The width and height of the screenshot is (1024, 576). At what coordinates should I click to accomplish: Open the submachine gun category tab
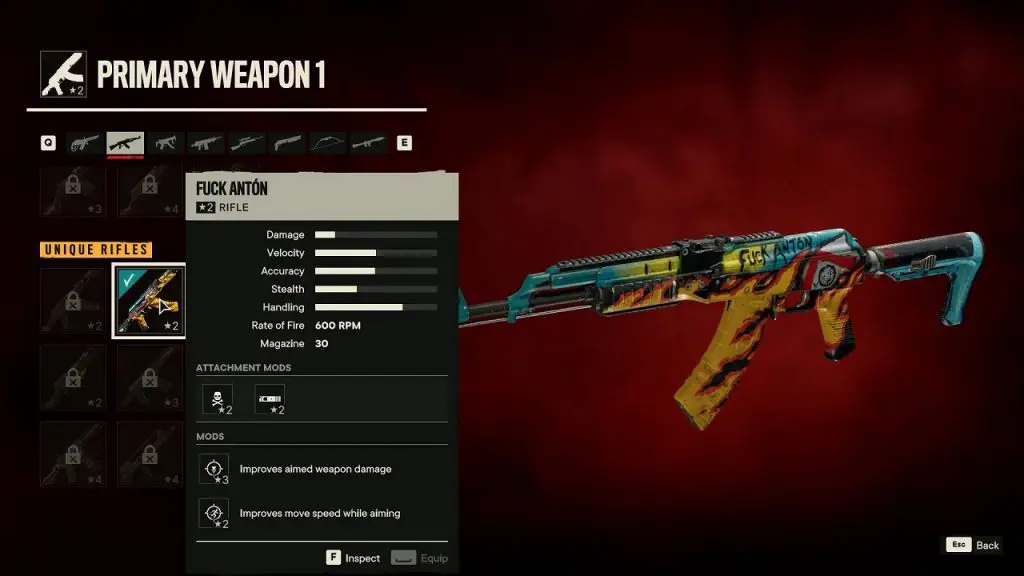166,143
